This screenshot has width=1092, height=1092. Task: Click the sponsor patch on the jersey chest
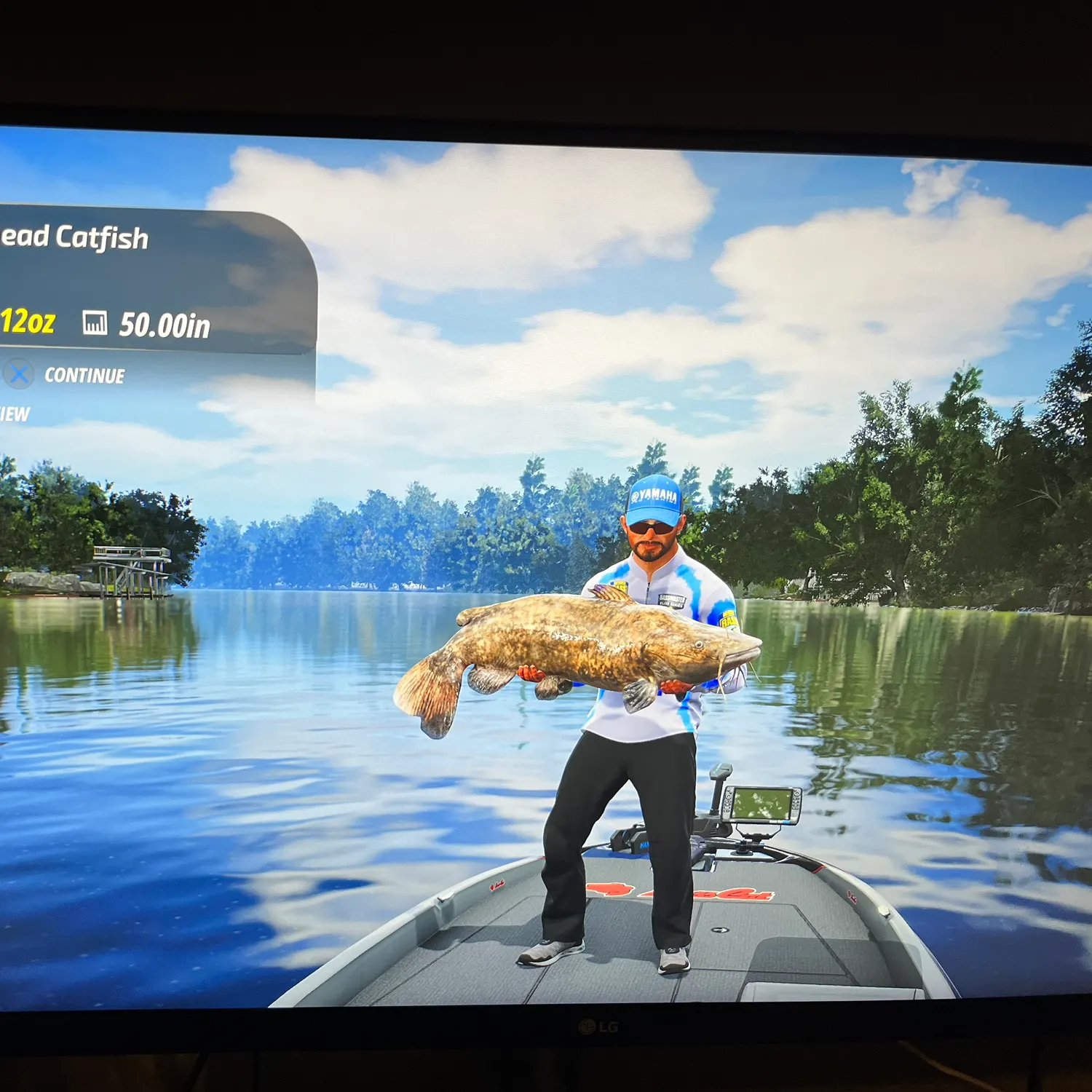[x=673, y=601]
